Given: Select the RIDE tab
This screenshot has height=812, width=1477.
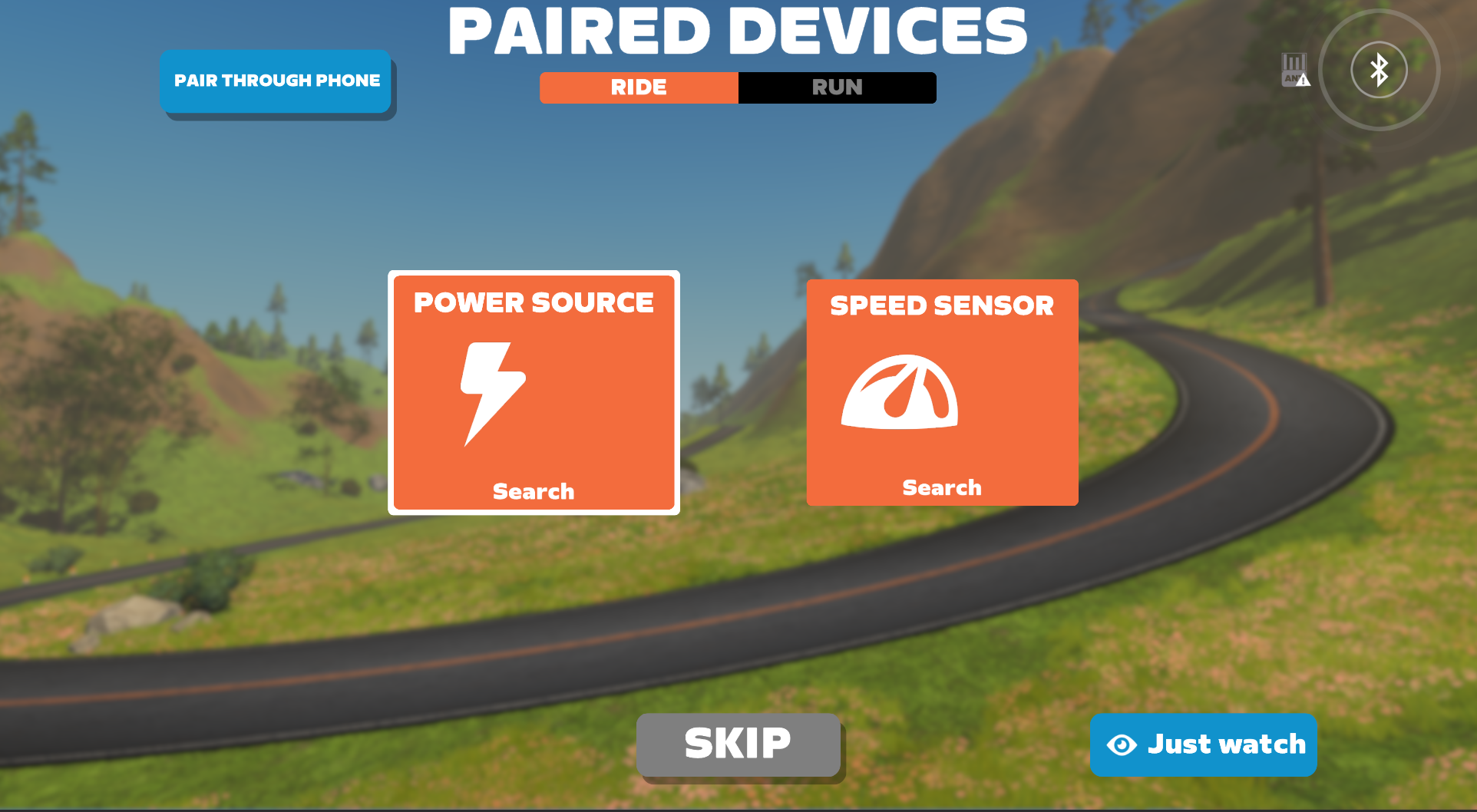Looking at the screenshot, I should (639, 87).
